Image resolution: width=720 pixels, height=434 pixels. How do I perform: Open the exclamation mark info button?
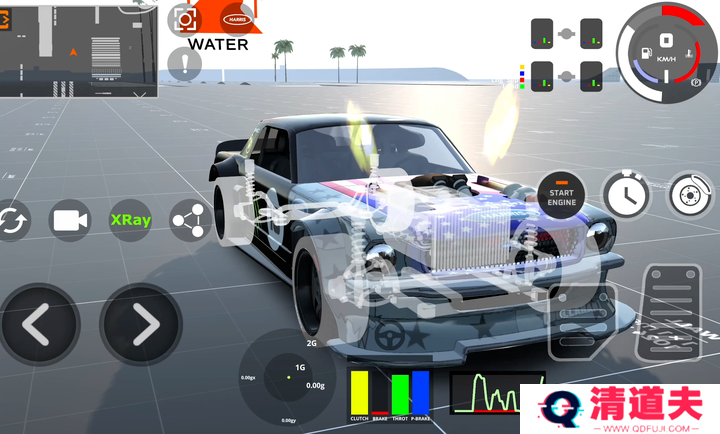pos(185,65)
